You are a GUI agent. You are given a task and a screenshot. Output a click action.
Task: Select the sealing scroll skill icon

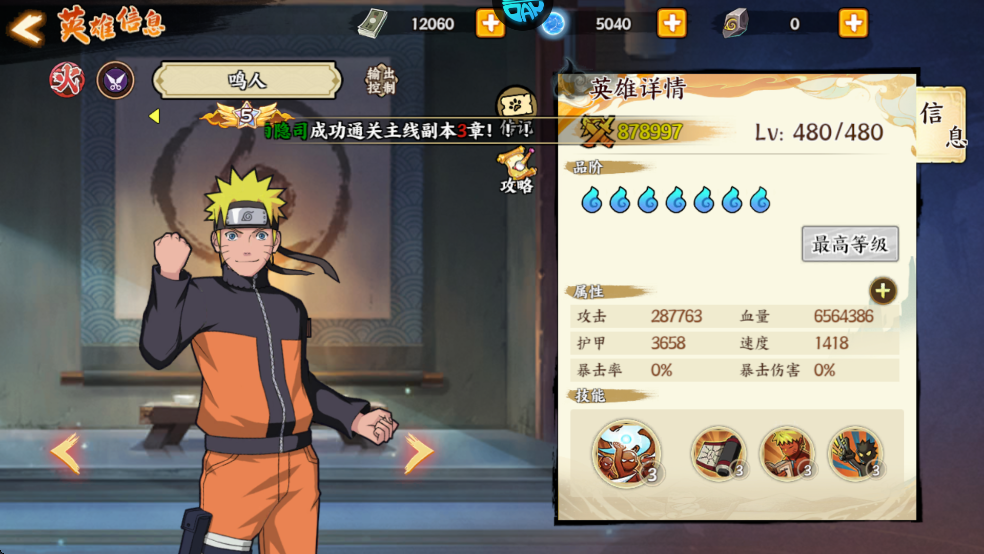click(x=718, y=453)
